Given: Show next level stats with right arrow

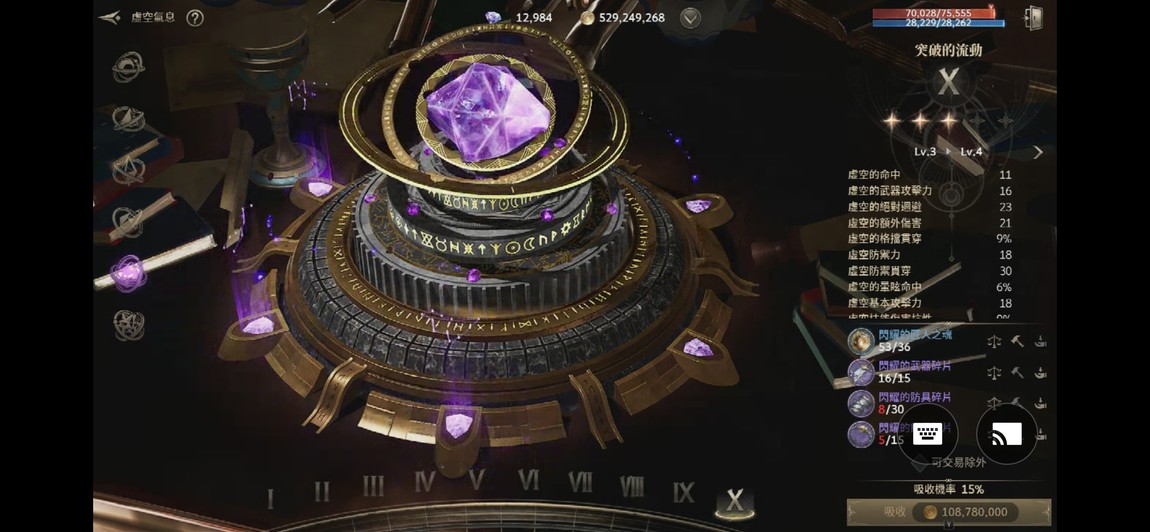Looking at the screenshot, I should [x=1038, y=152].
